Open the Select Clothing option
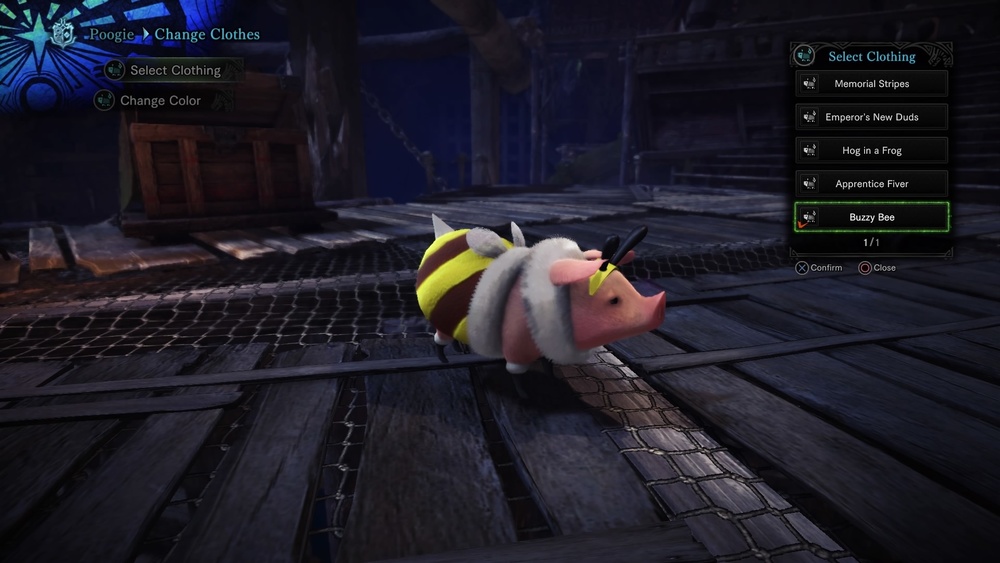Viewport: 1000px width, 563px height. pos(174,70)
